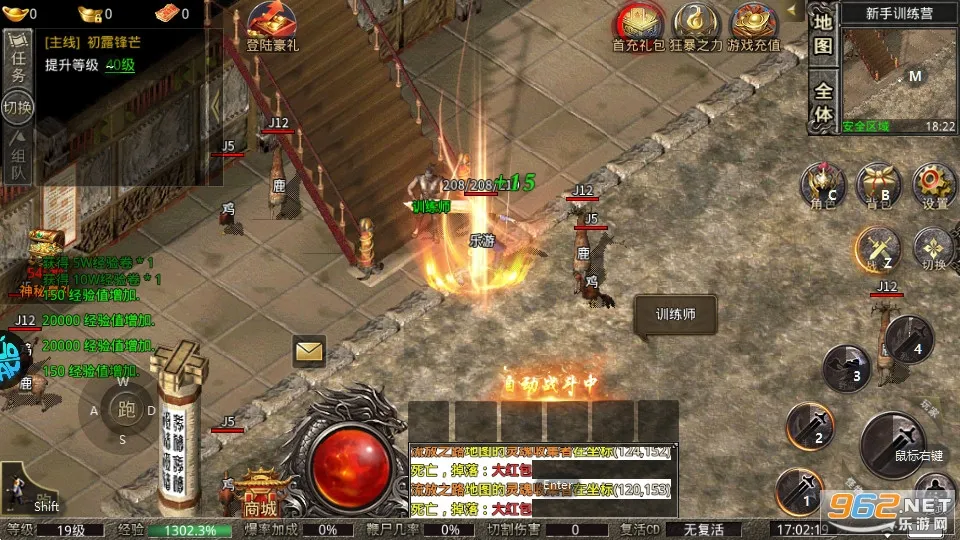Activate skill slot number 3
Image resolution: width=960 pixels, height=540 pixels.
846,369
